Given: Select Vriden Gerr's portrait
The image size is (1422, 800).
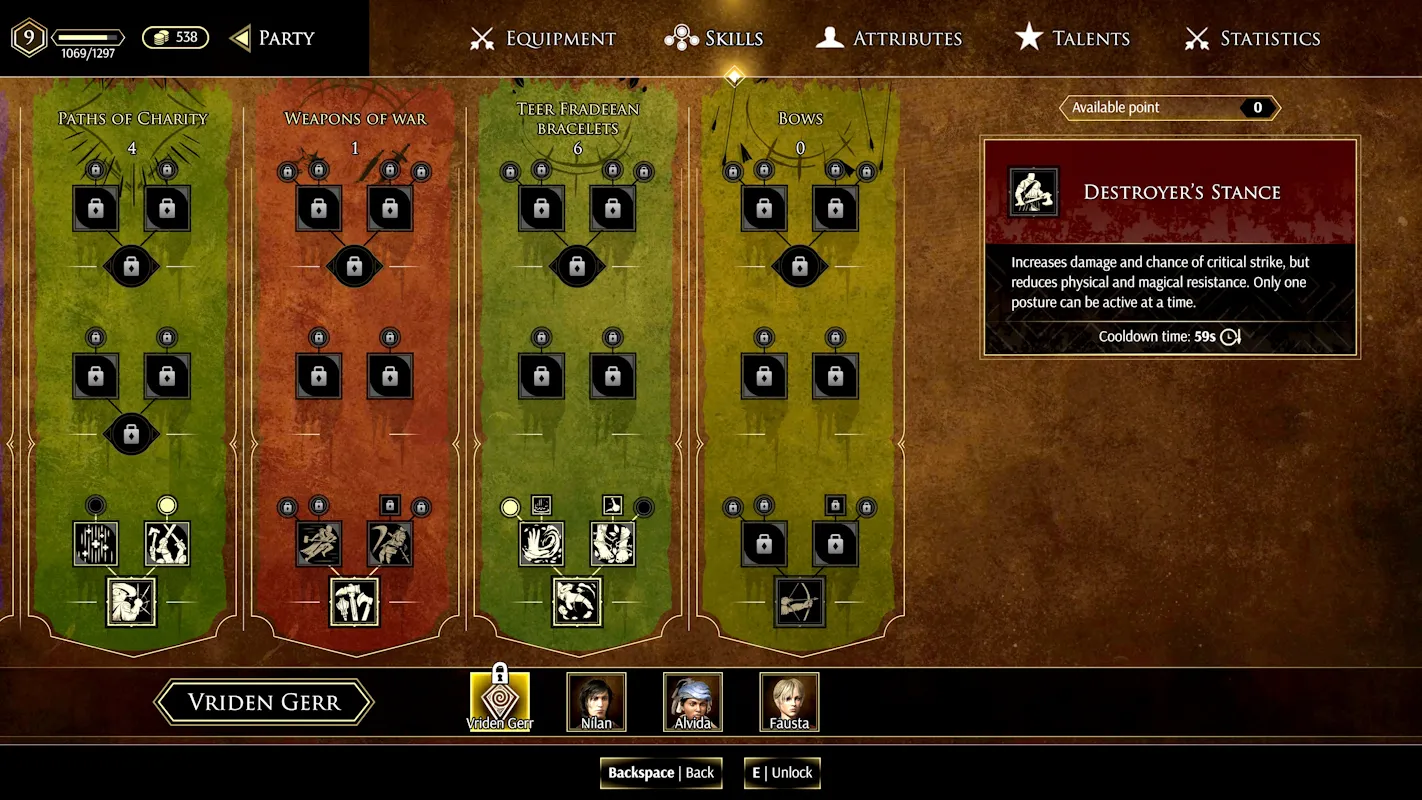Looking at the screenshot, I should [500, 701].
